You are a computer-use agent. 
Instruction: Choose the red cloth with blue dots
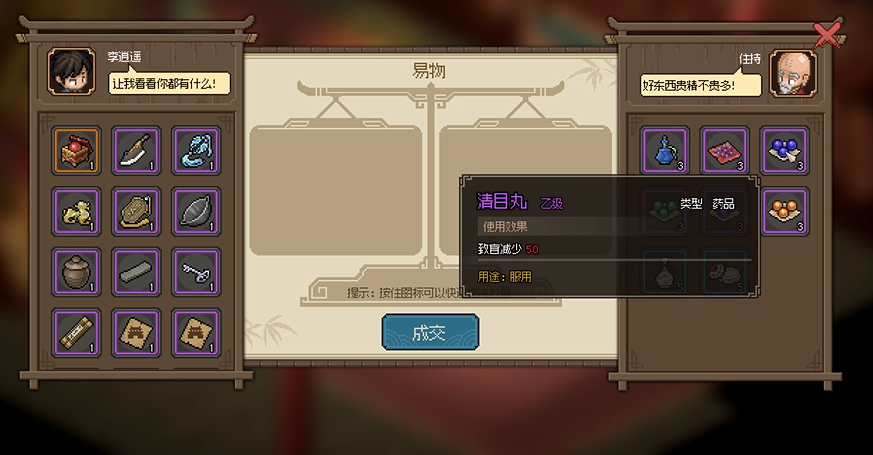pos(725,150)
